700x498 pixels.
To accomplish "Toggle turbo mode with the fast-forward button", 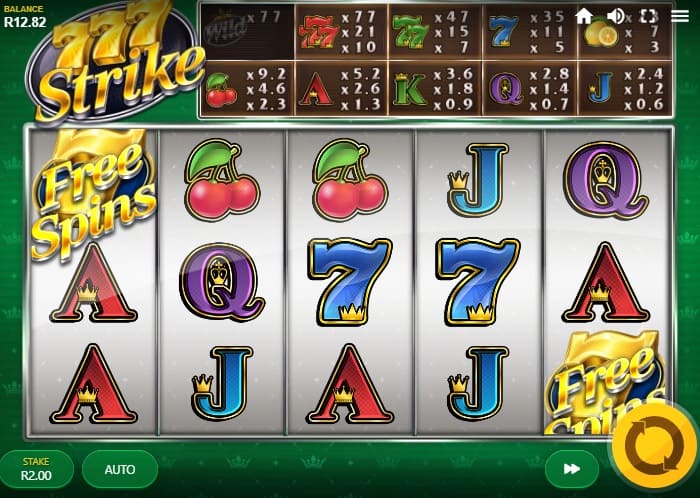I will [571, 468].
